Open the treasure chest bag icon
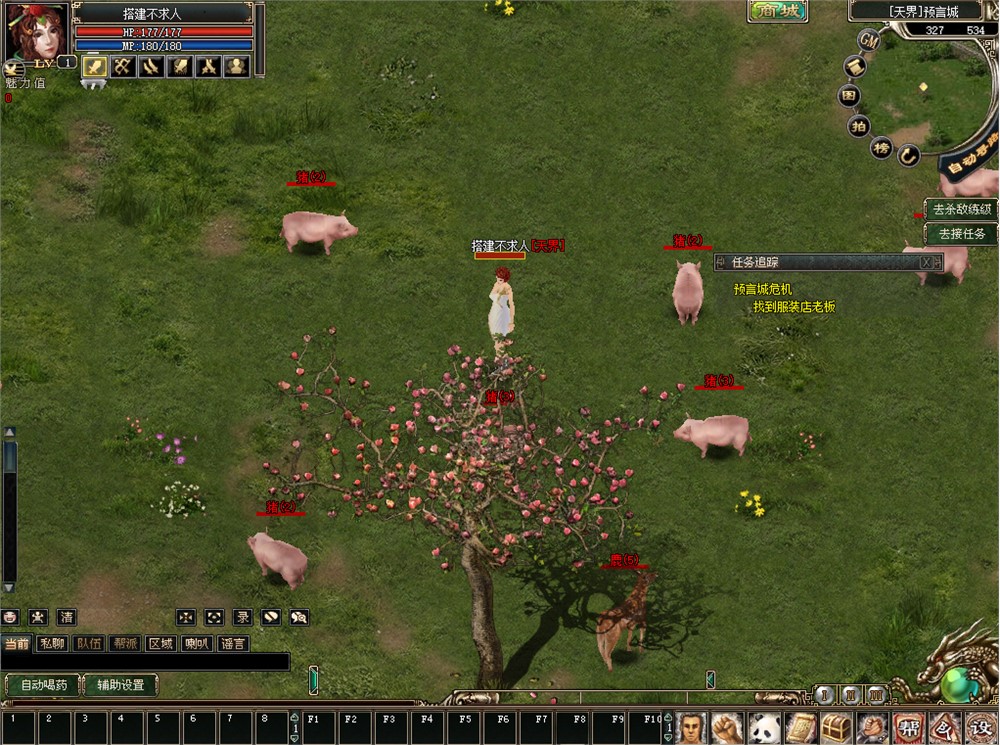The height and width of the screenshot is (745, 1000). coord(836,727)
